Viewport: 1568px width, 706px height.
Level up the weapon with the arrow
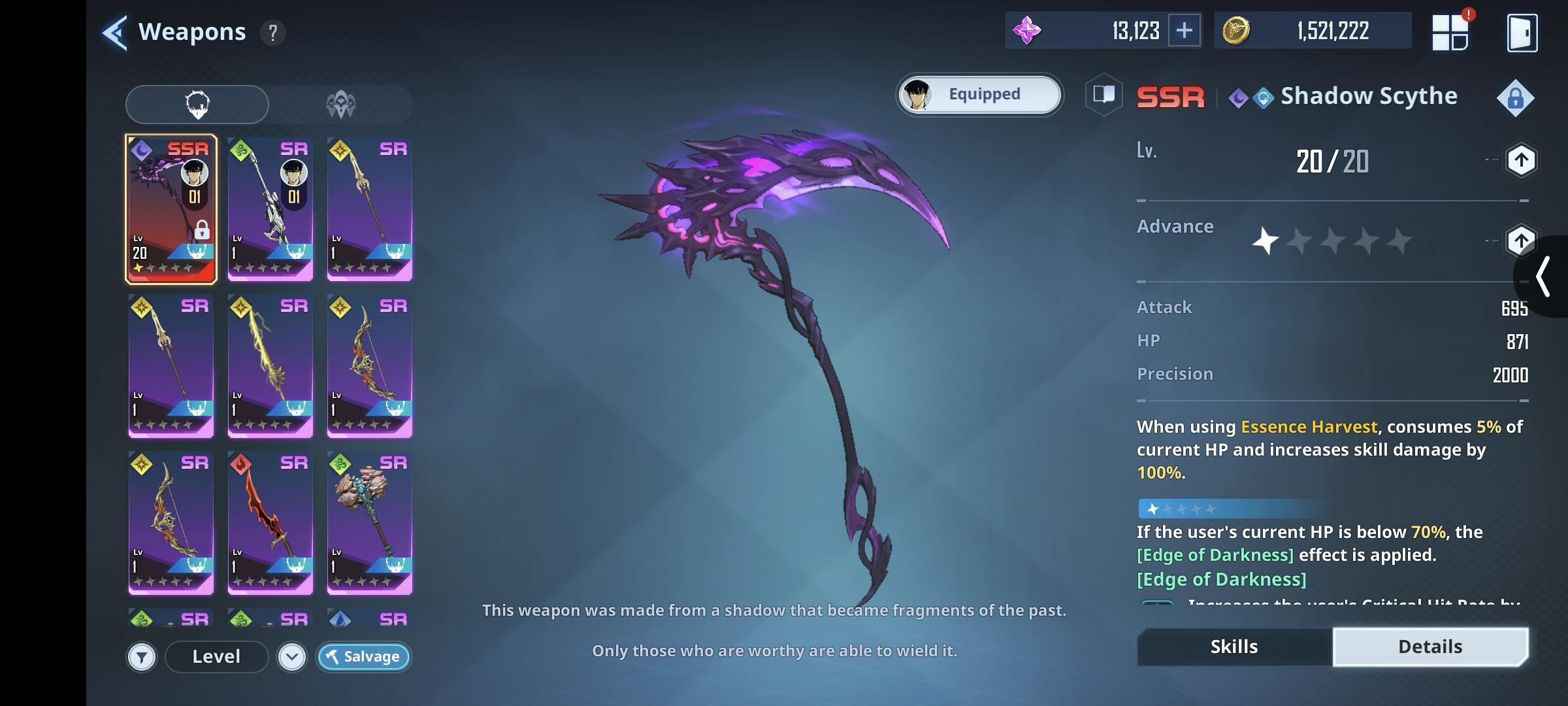[x=1520, y=161]
